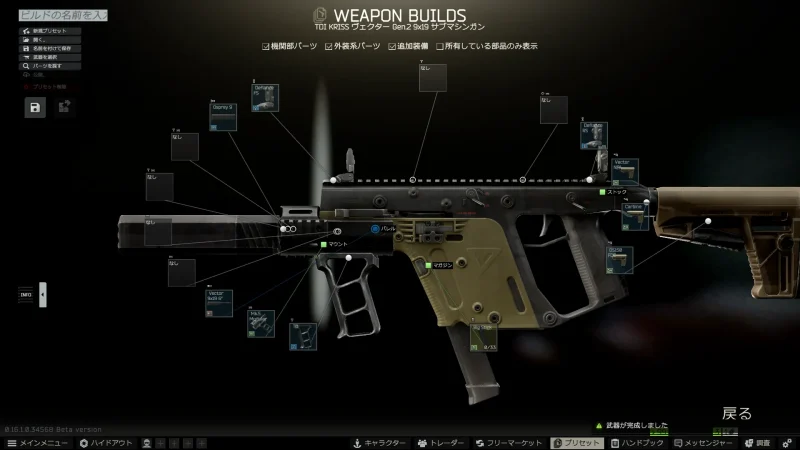
Task: Select the Osprey 9 suppressor slot
Action: tap(223, 116)
